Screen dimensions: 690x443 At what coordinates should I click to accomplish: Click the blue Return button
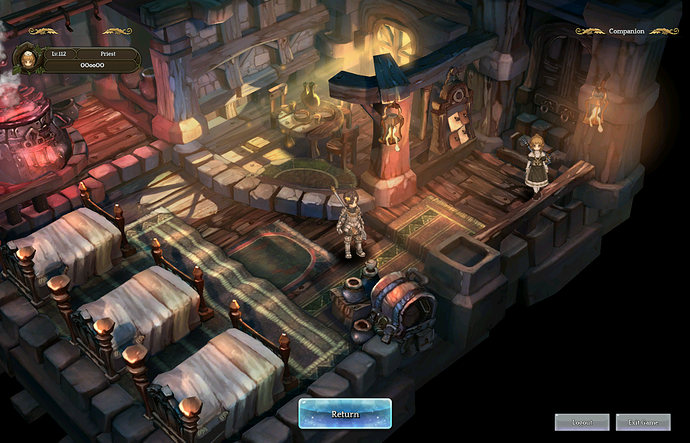[345, 413]
